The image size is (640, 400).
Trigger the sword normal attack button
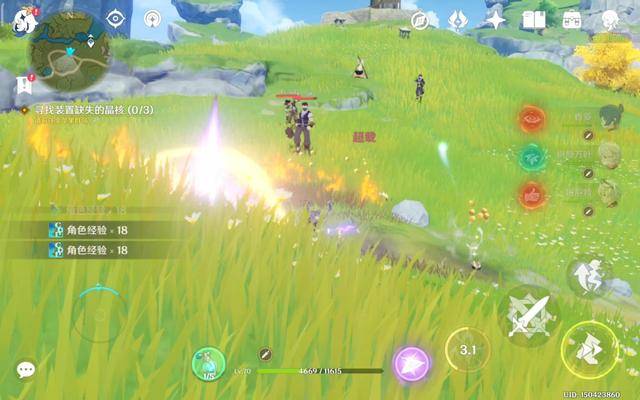tap(527, 314)
